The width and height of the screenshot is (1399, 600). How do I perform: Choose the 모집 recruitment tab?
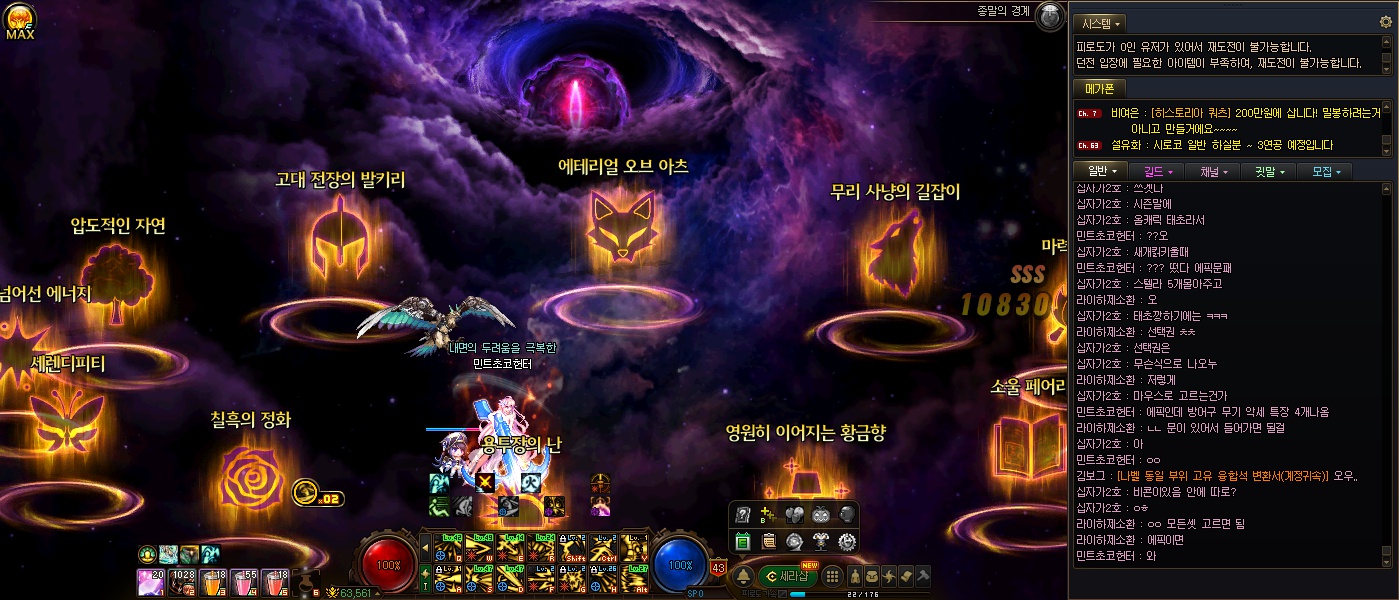1324,171
